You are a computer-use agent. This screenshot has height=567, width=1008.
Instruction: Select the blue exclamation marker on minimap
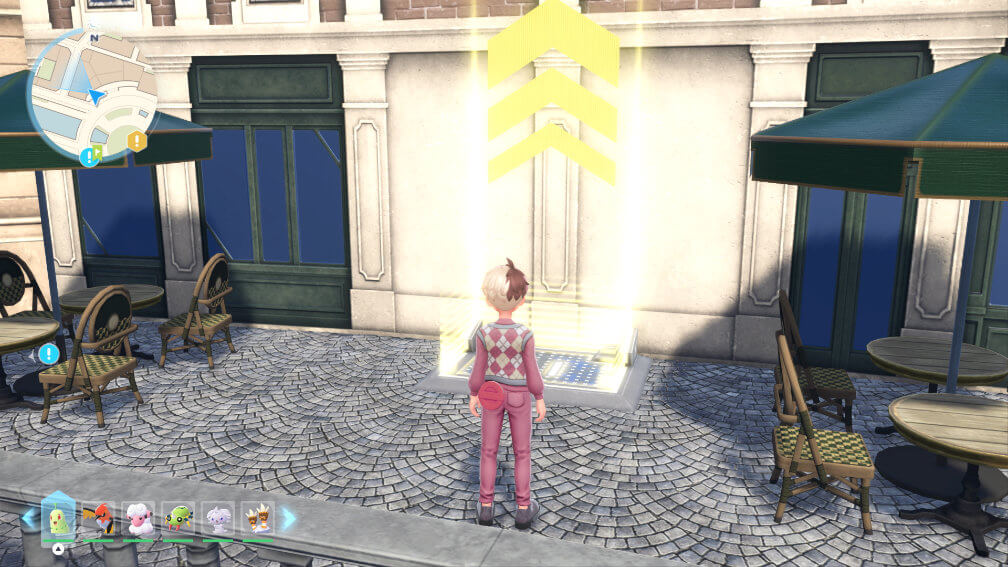click(x=89, y=156)
